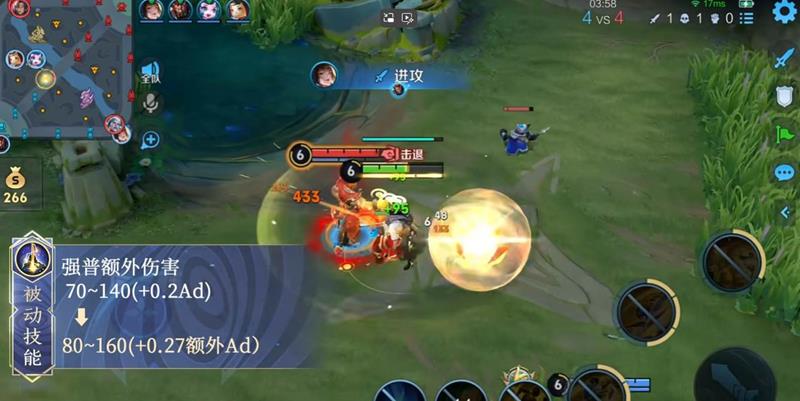Toggle the microphone button
Viewport: 800px width, 401px height.
coord(150,103)
